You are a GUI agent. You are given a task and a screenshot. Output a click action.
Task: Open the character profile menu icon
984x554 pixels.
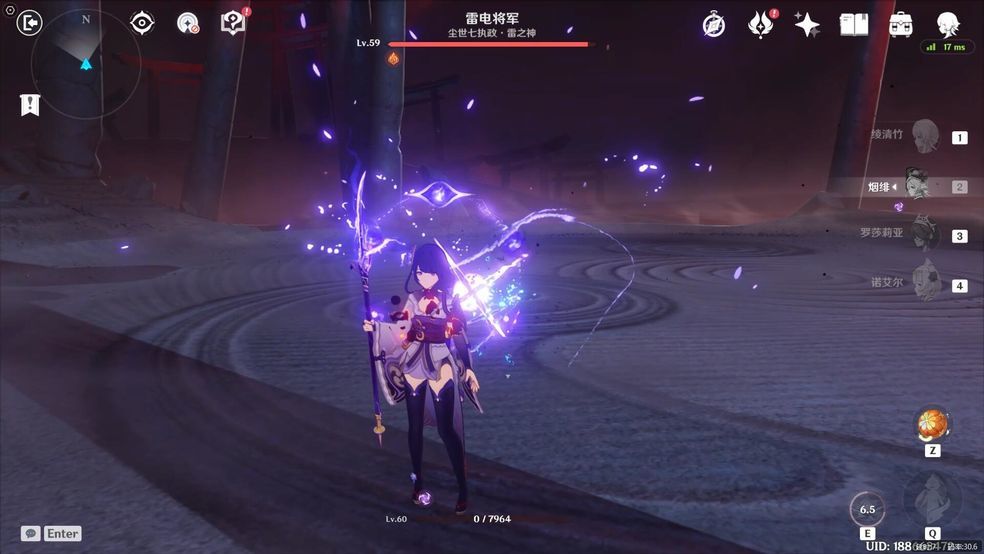947,24
